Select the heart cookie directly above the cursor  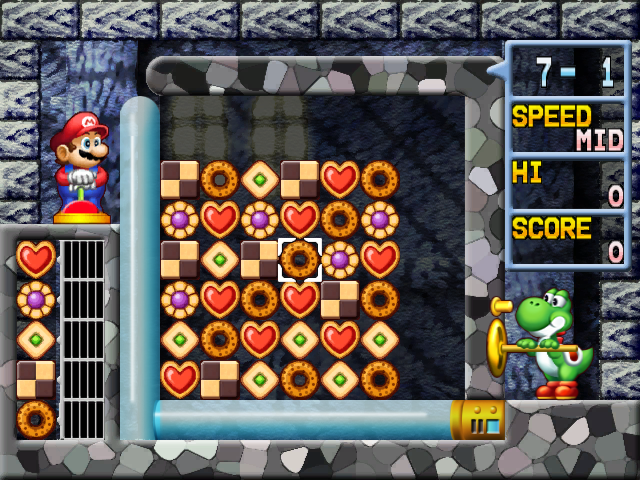[300, 219]
